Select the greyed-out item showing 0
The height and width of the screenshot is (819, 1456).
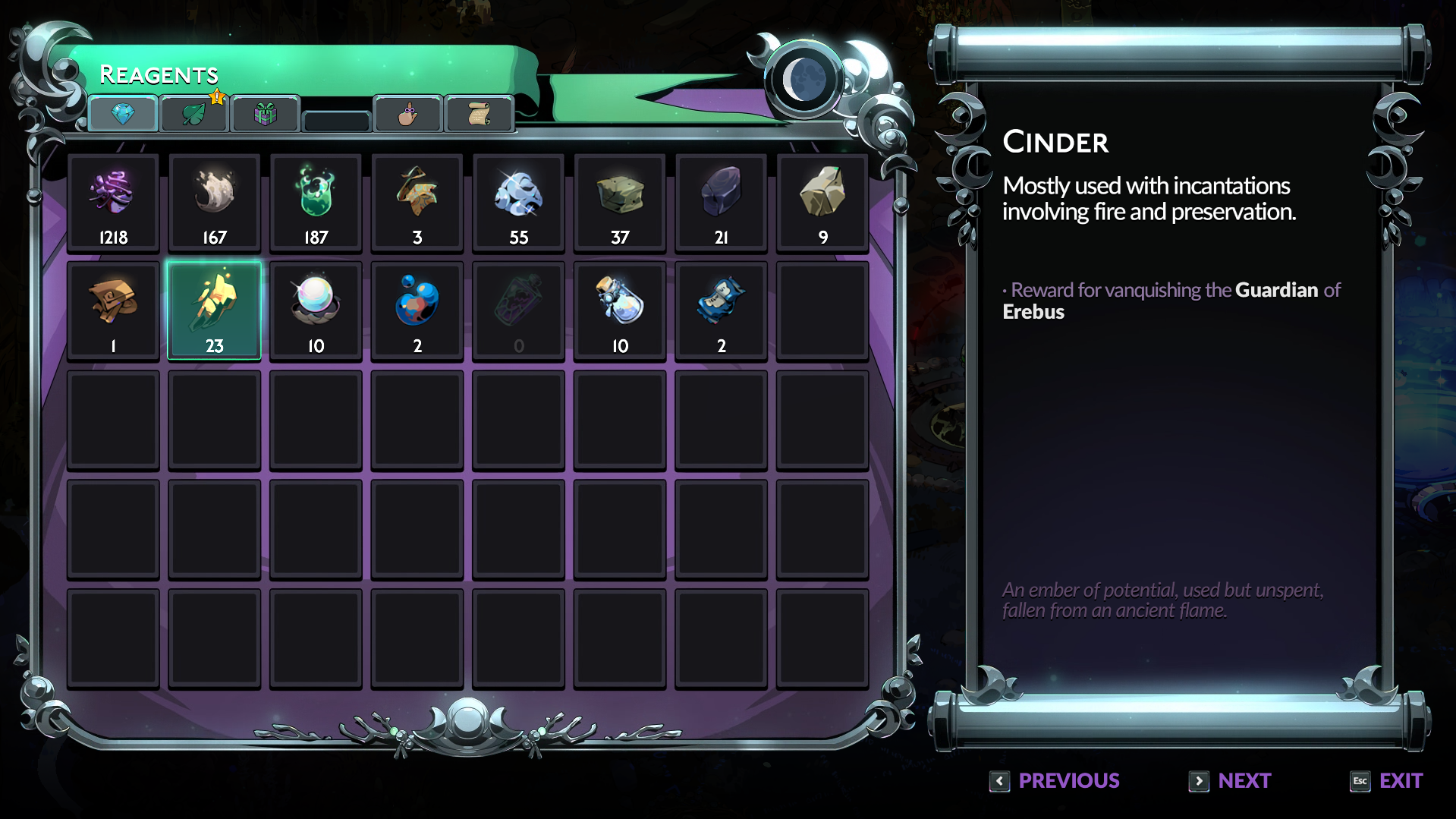pyautogui.click(x=519, y=310)
